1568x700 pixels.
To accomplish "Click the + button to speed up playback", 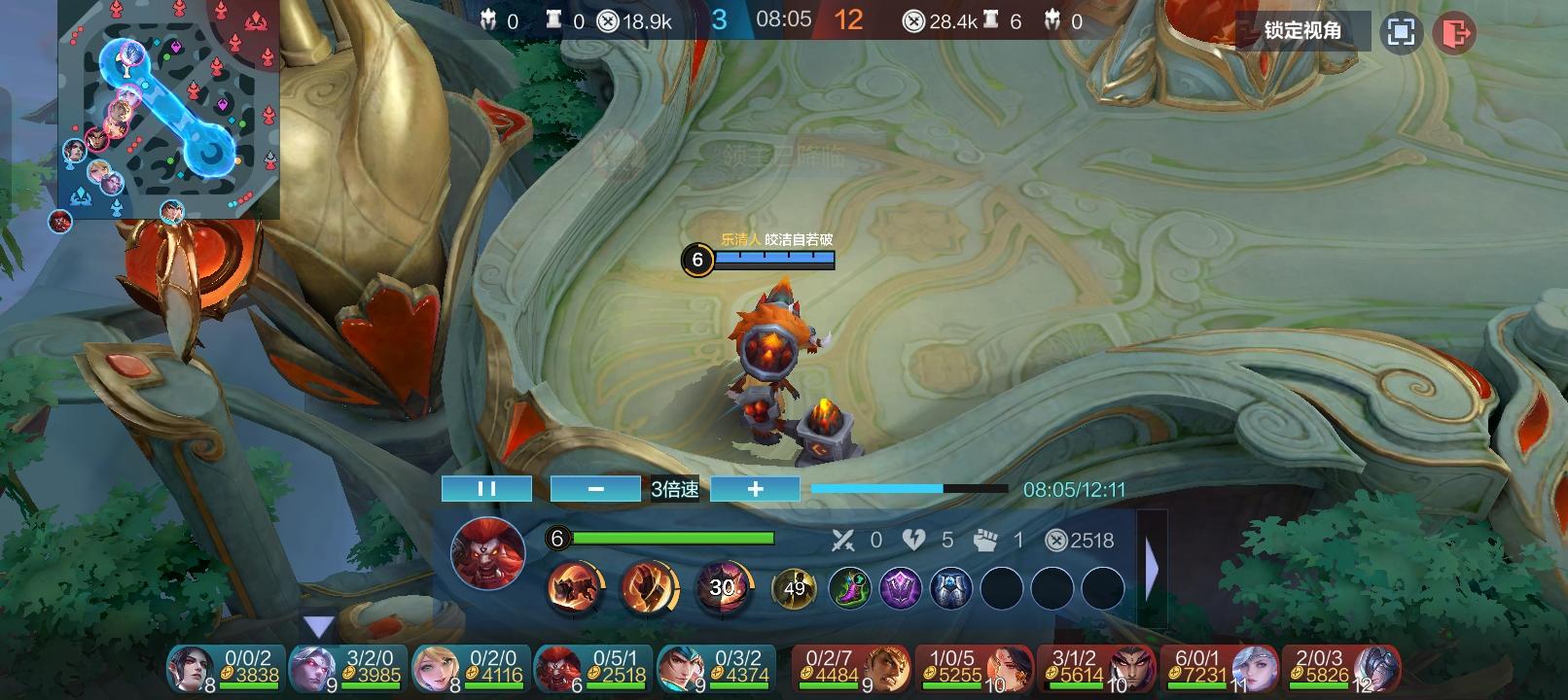I will coord(755,488).
